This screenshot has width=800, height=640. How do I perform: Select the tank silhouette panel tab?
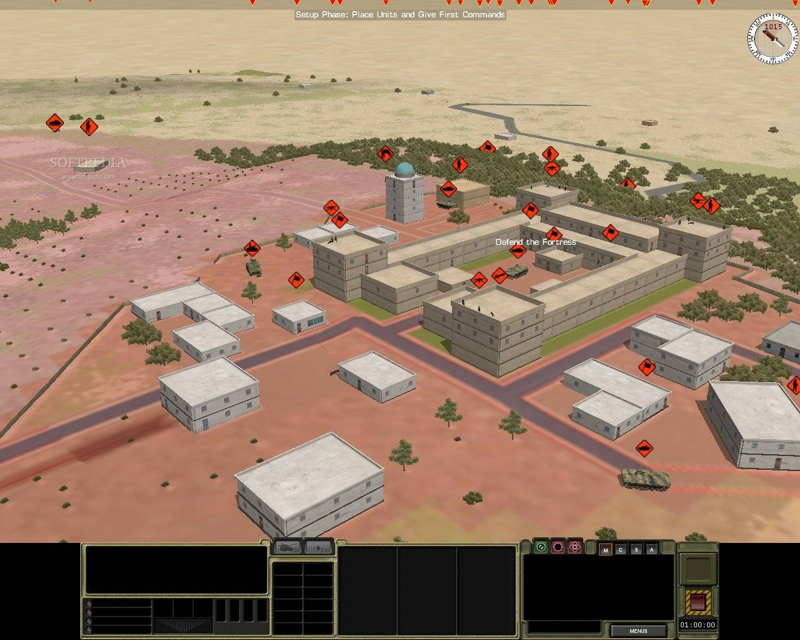coord(288,547)
